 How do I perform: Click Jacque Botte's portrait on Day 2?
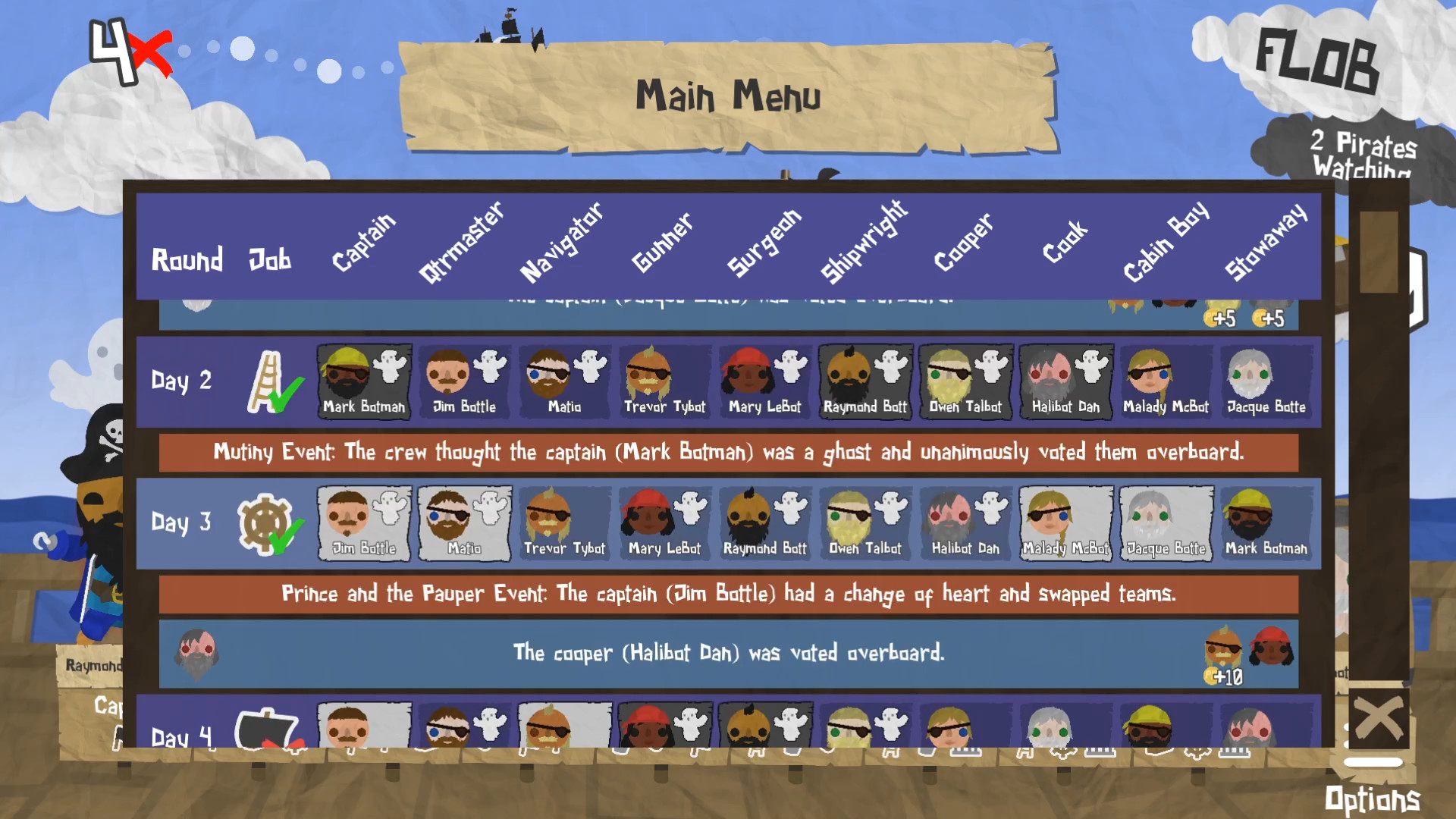pyautogui.click(x=1265, y=379)
